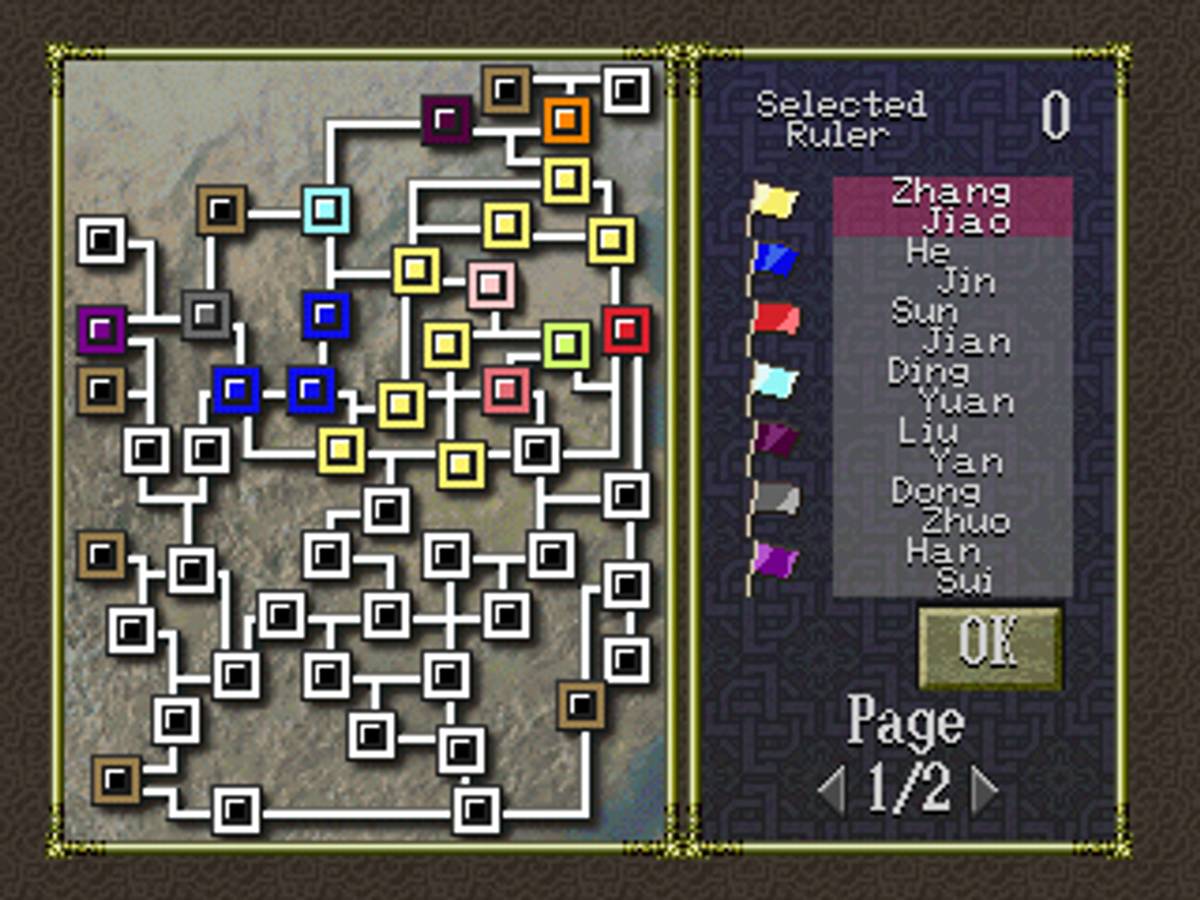This screenshot has height=900, width=1200.
Task: Click the previous page arrow
Action: pyautogui.click(x=832, y=792)
